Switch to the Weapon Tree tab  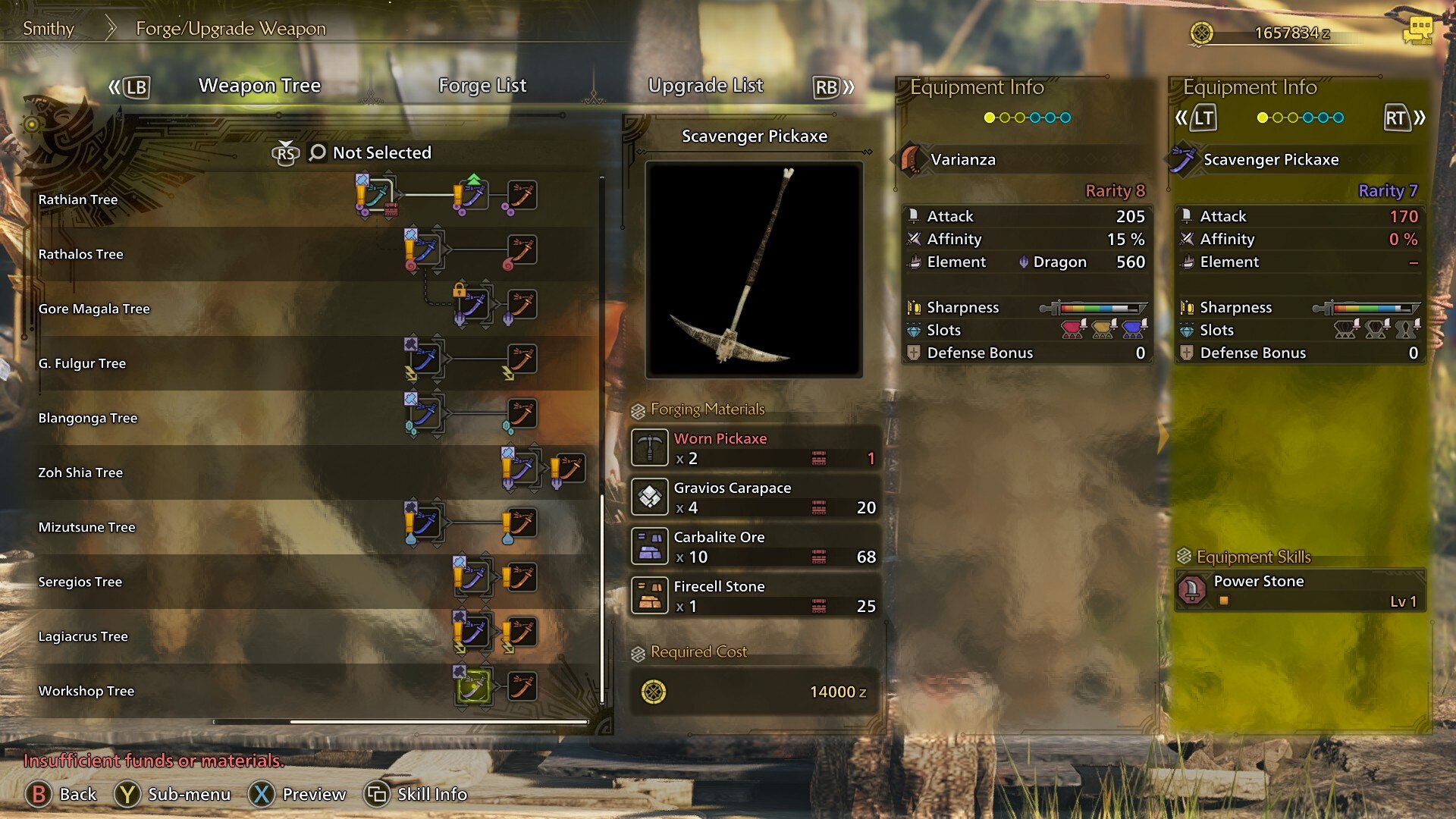pos(259,86)
